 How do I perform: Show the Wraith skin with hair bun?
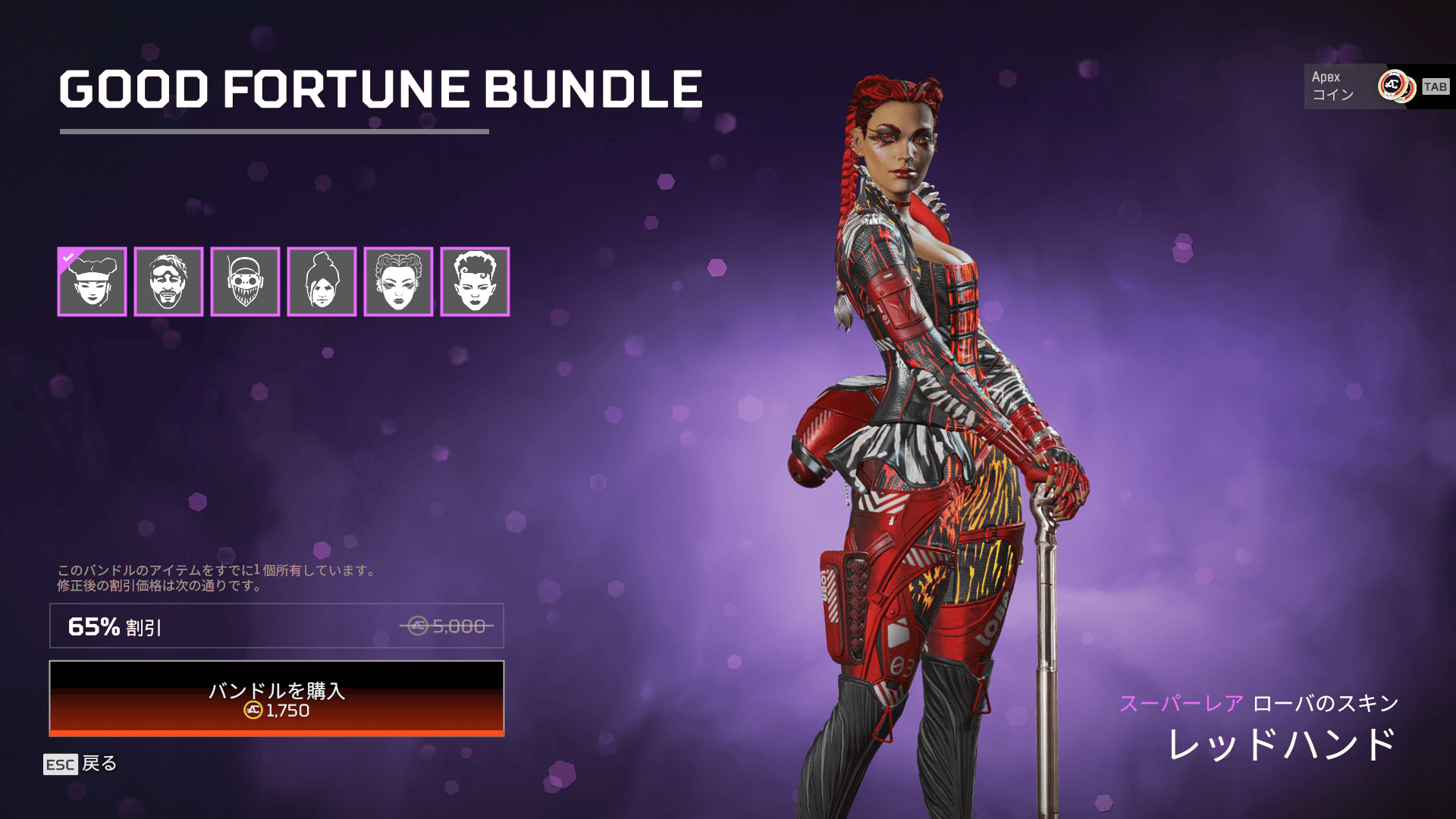322,281
